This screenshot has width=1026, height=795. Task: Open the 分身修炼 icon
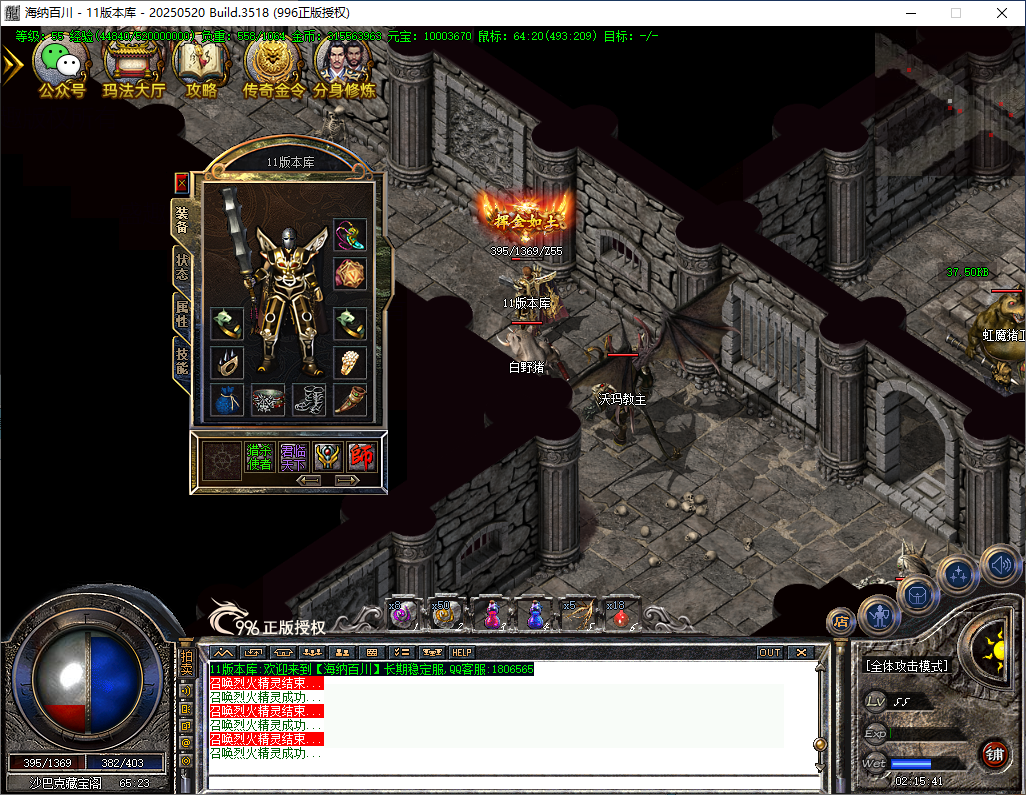tap(344, 67)
